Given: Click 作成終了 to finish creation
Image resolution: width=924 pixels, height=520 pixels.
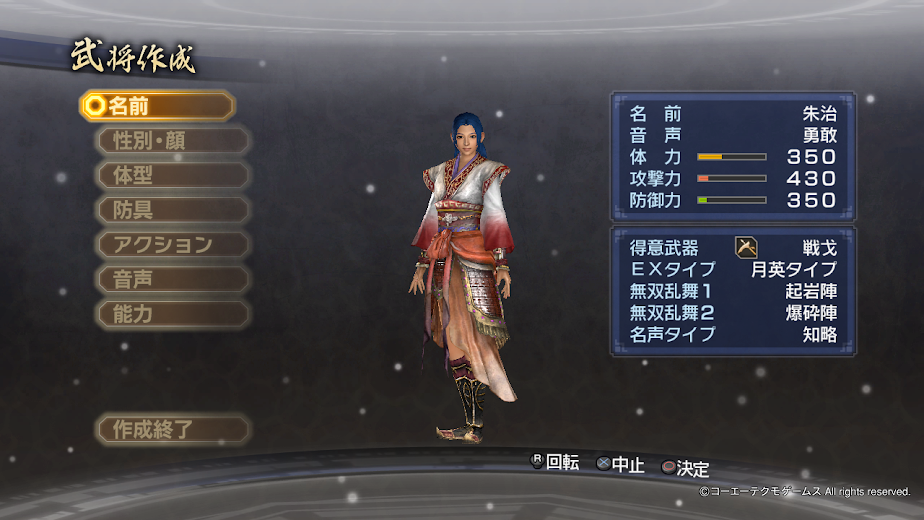Looking at the screenshot, I should [172, 430].
